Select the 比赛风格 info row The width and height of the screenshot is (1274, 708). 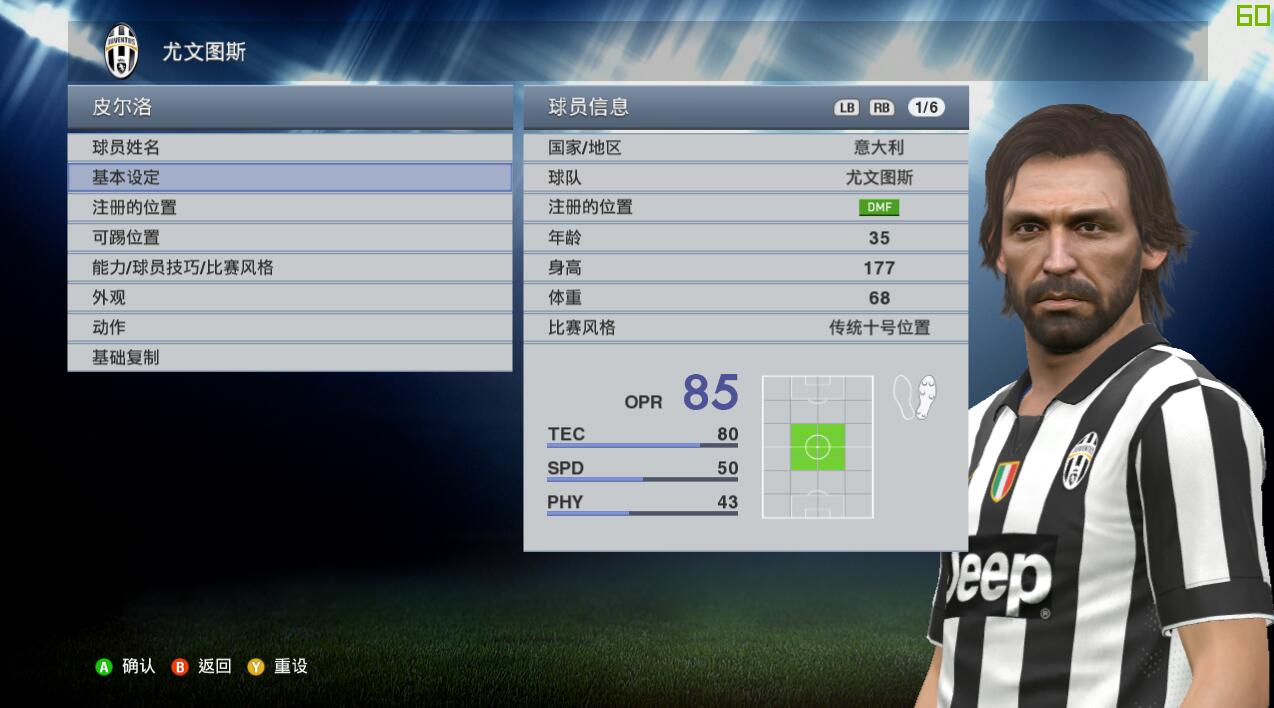tap(745, 328)
